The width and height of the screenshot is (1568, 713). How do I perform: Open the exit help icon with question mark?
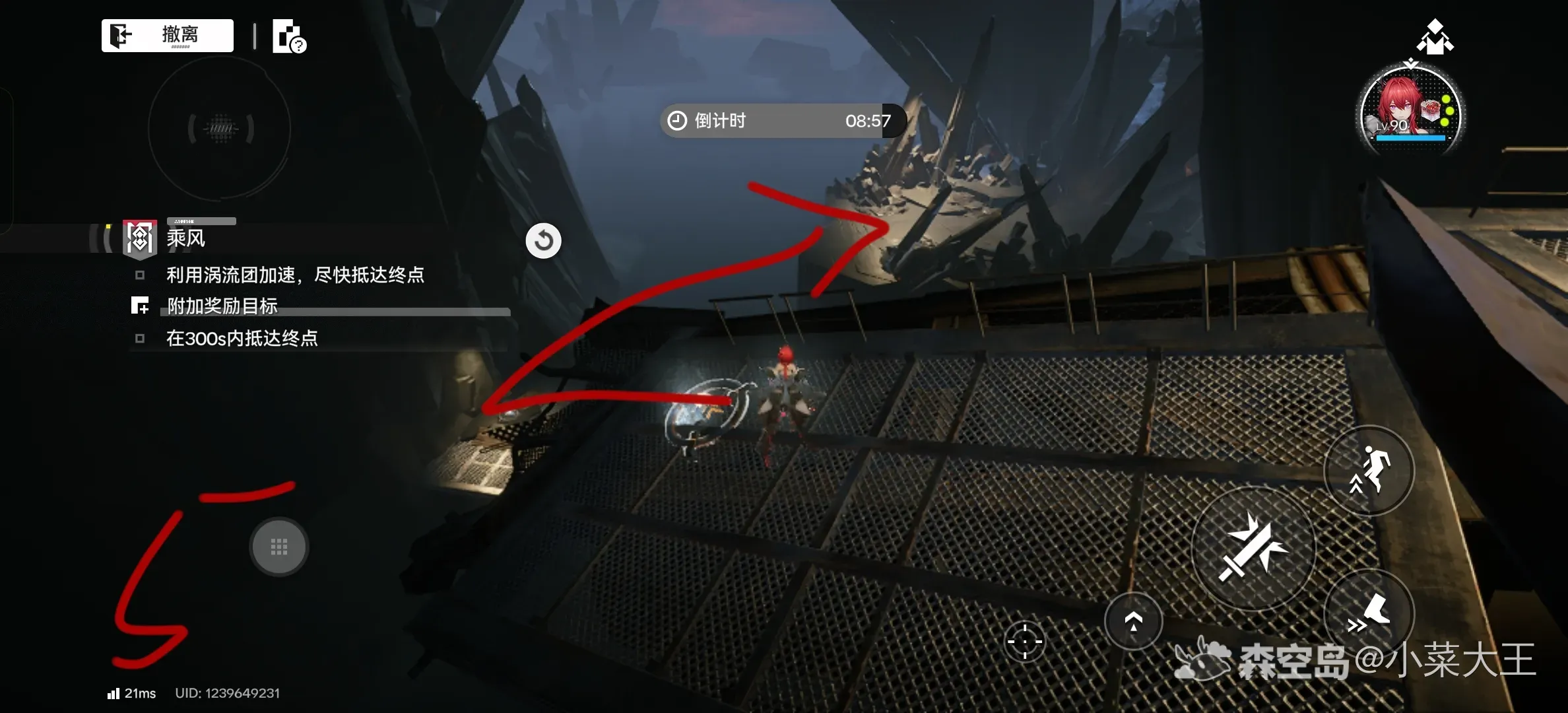pos(289,37)
